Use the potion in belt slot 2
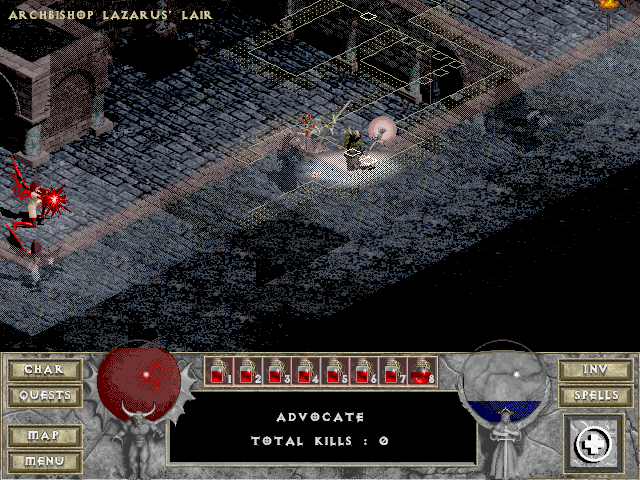Screen dimensions: 640x480 [x=248, y=372]
